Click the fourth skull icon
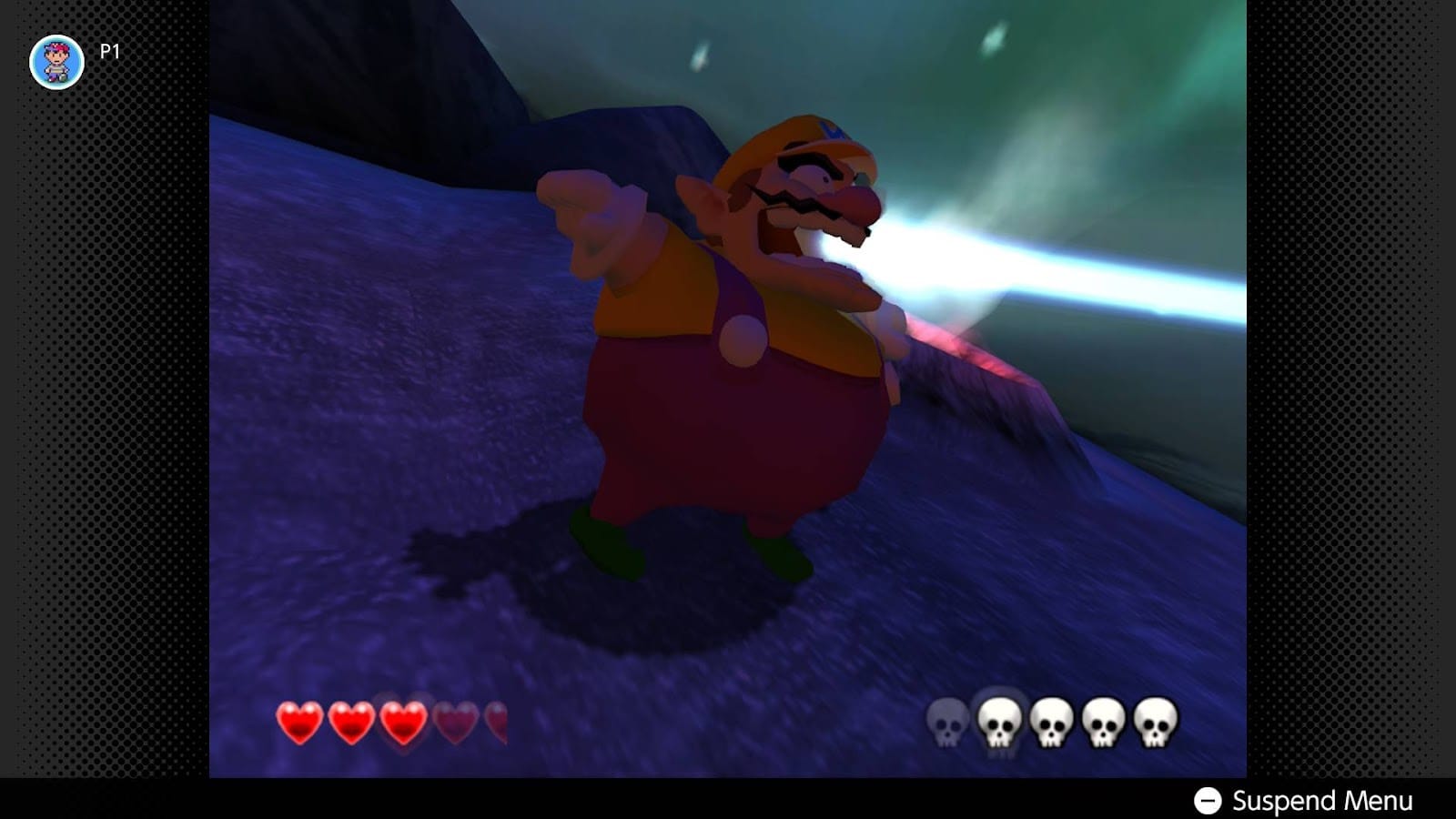1456x819 pixels. [1103, 722]
